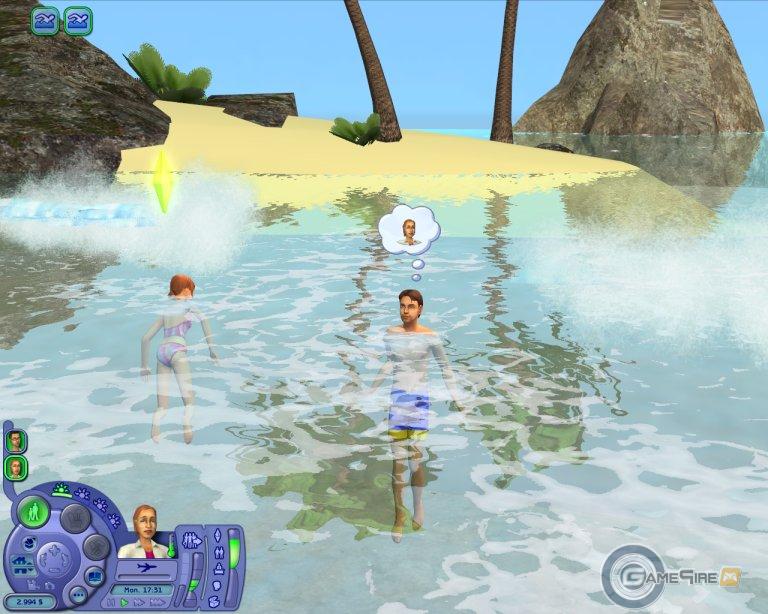This screenshot has width=768, height=614.
Task: Set the double-arrow fast forward speed
Action: (x=138, y=602)
